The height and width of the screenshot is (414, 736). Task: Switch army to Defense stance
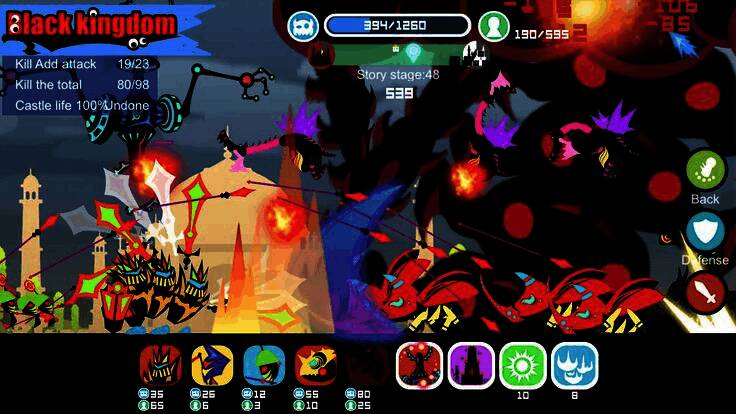[x=705, y=231]
